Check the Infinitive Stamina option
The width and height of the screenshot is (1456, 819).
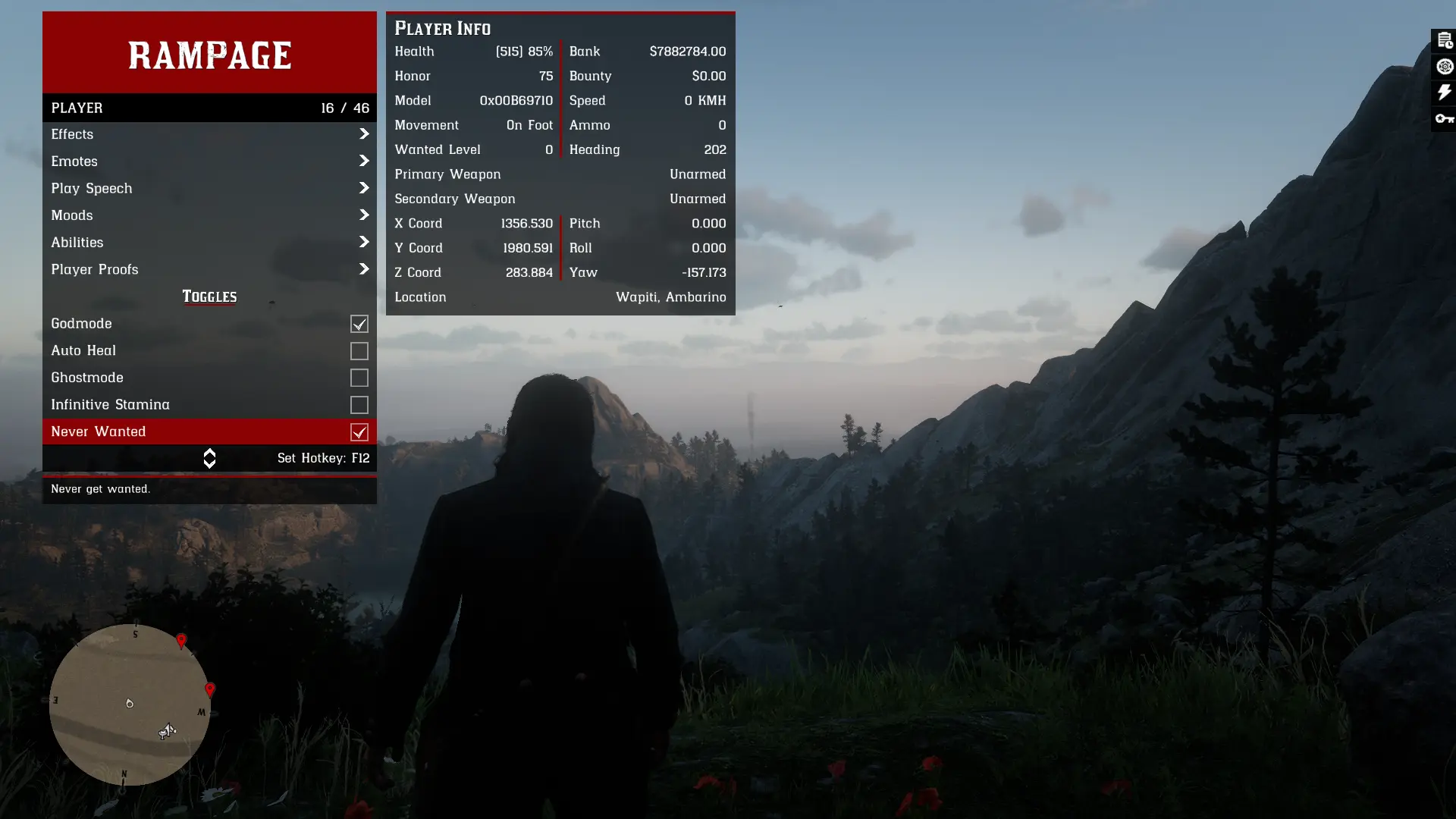359,405
